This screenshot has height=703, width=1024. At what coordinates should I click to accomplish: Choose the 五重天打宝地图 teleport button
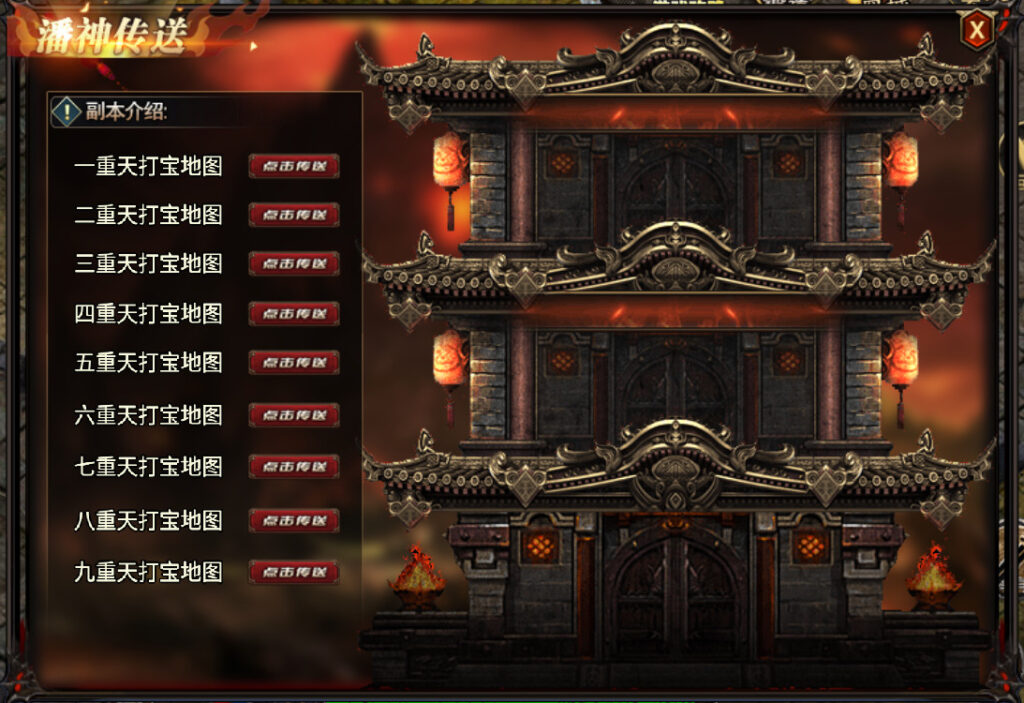pos(294,363)
